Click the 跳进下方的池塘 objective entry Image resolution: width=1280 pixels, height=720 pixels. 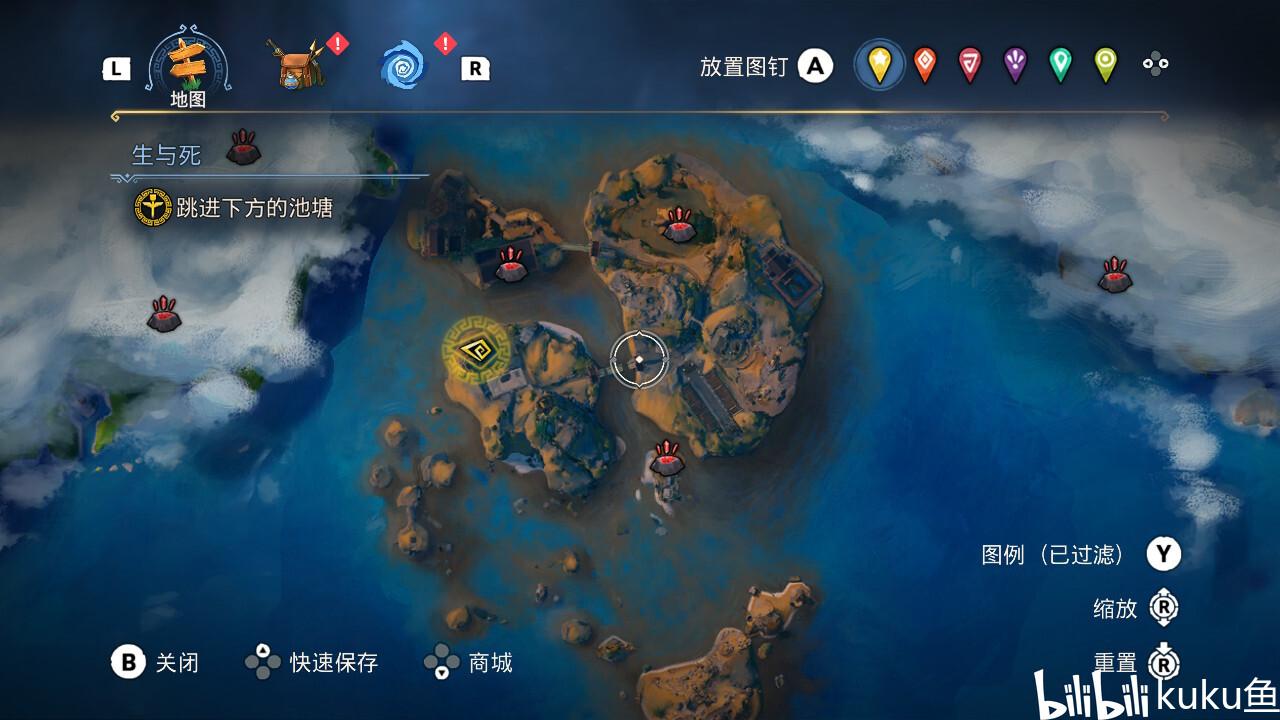click(254, 208)
